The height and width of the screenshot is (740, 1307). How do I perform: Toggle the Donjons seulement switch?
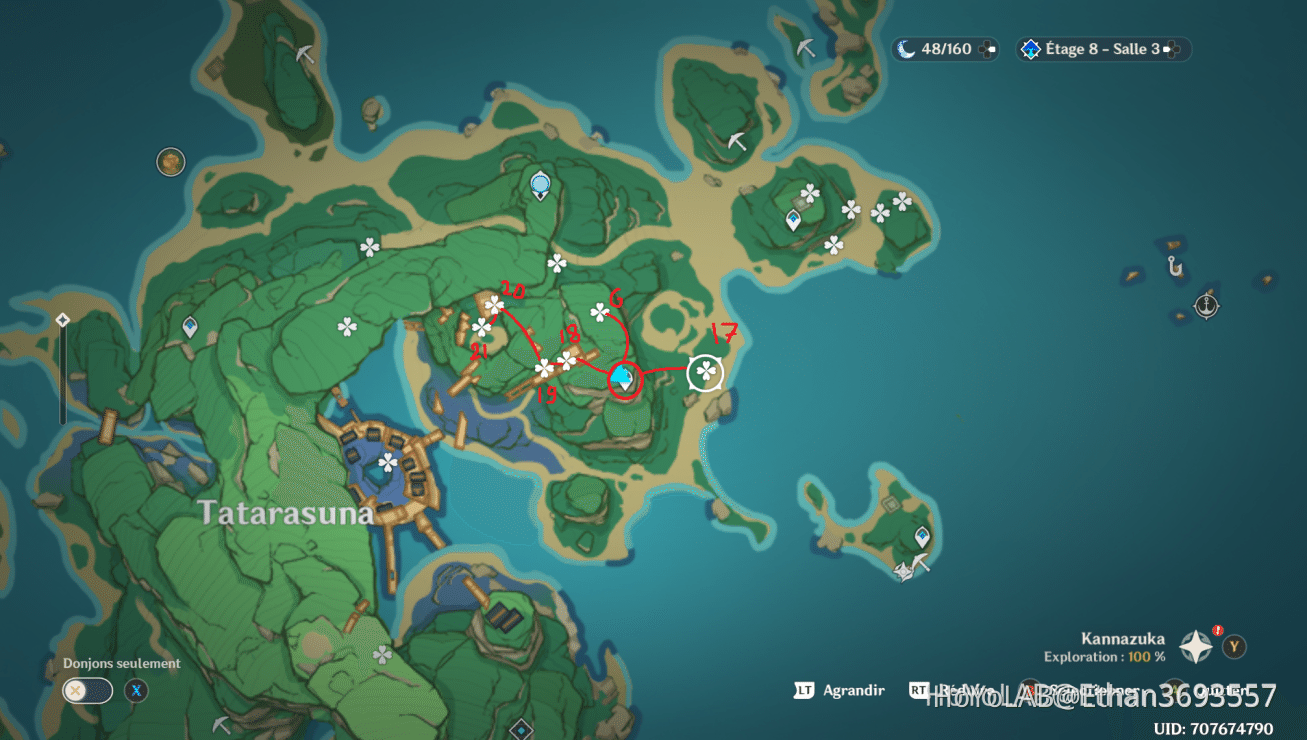(x=86, y=690)
